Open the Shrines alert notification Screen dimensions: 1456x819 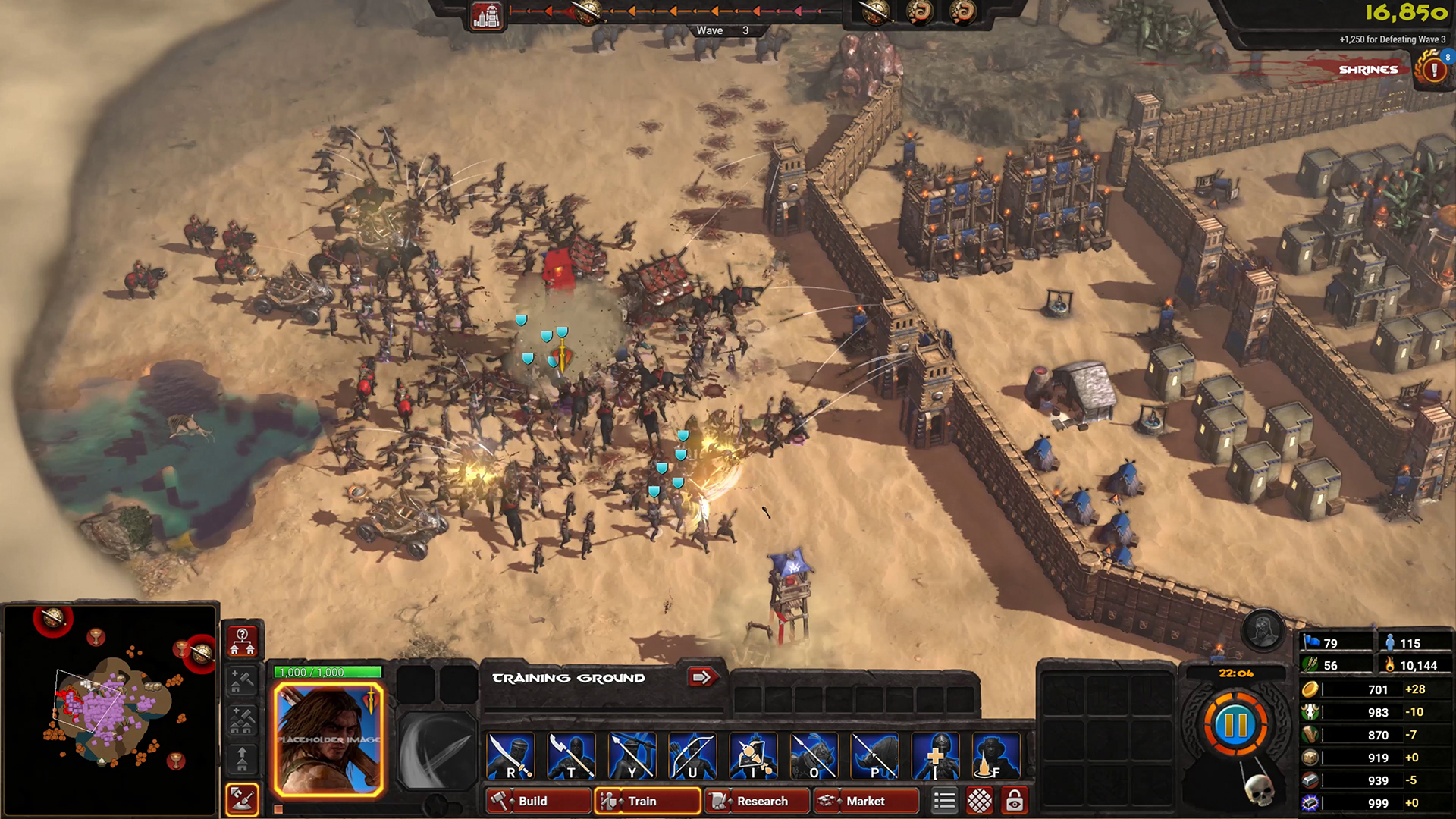point(1432,70)
